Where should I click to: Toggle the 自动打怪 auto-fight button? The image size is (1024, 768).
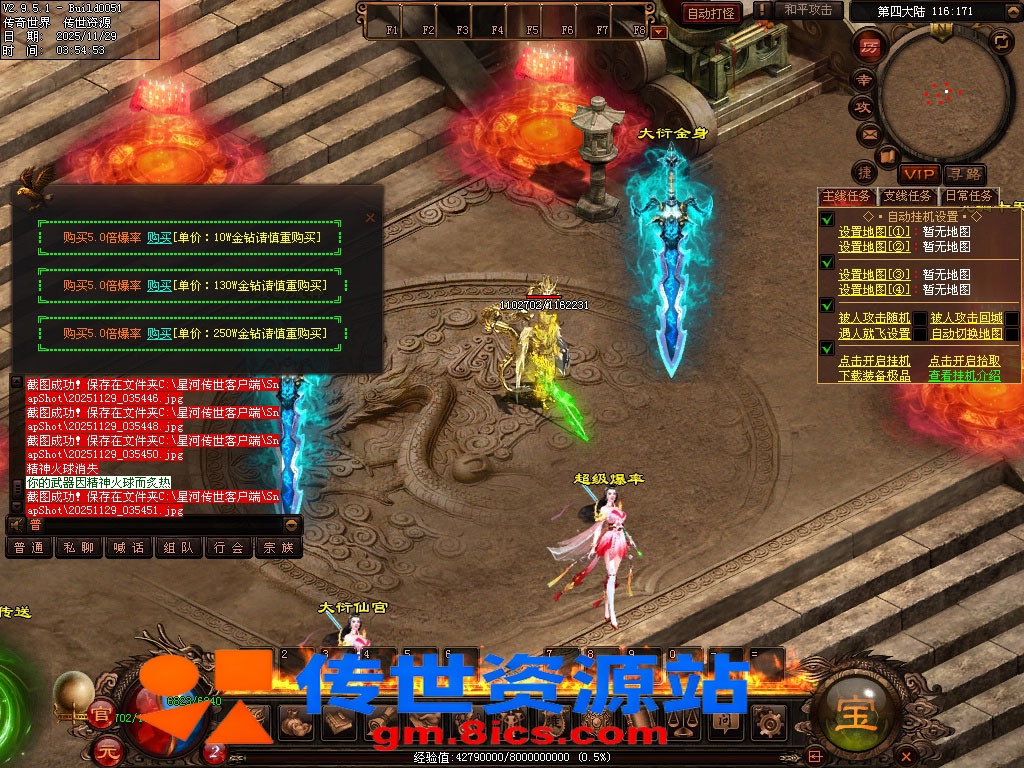711,13
